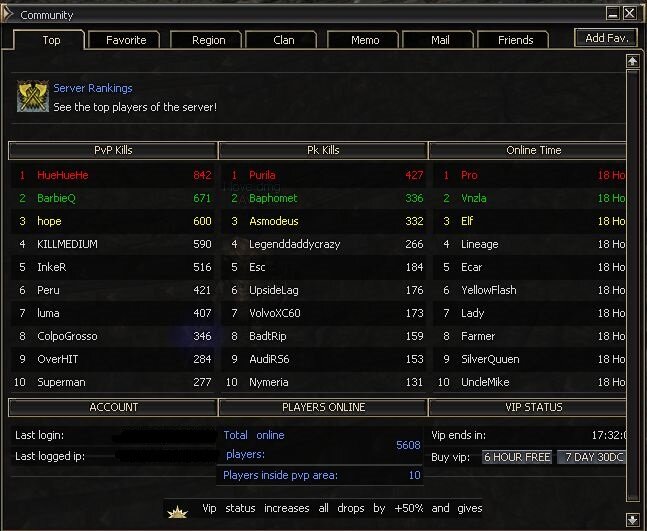Screen dimensions: 647x531
Task: Click the Add Fav. button
Action: click(605, 38)
